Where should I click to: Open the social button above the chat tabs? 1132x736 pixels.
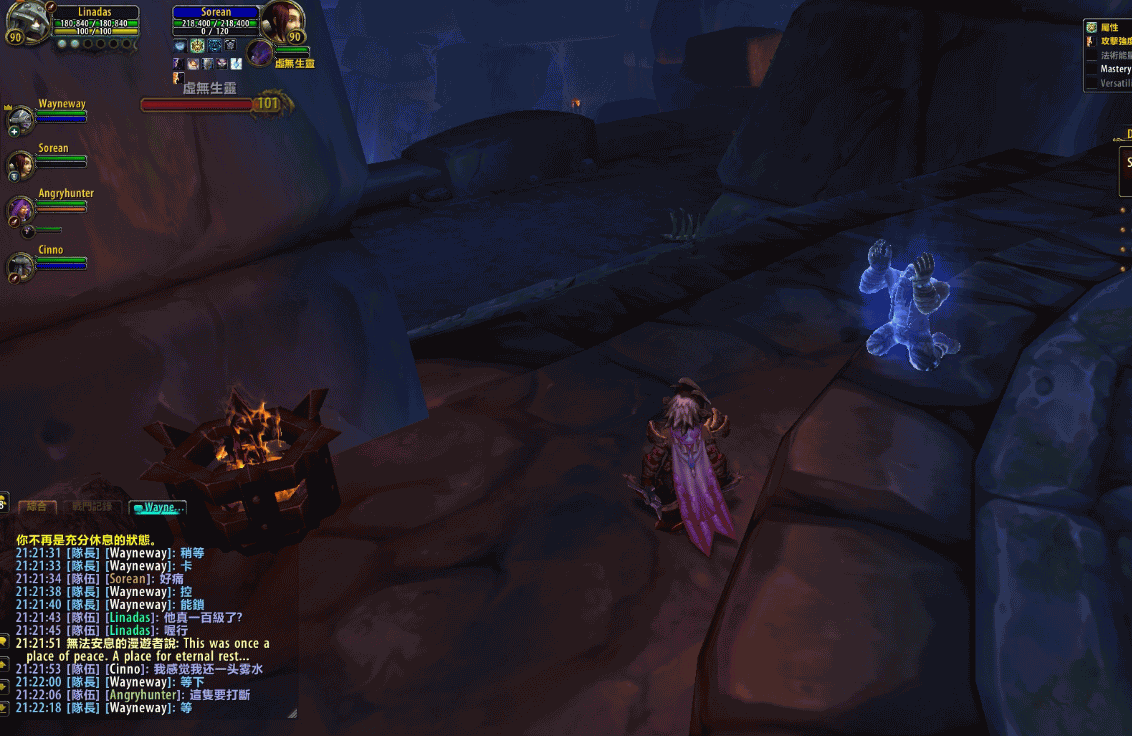[3, 501]
